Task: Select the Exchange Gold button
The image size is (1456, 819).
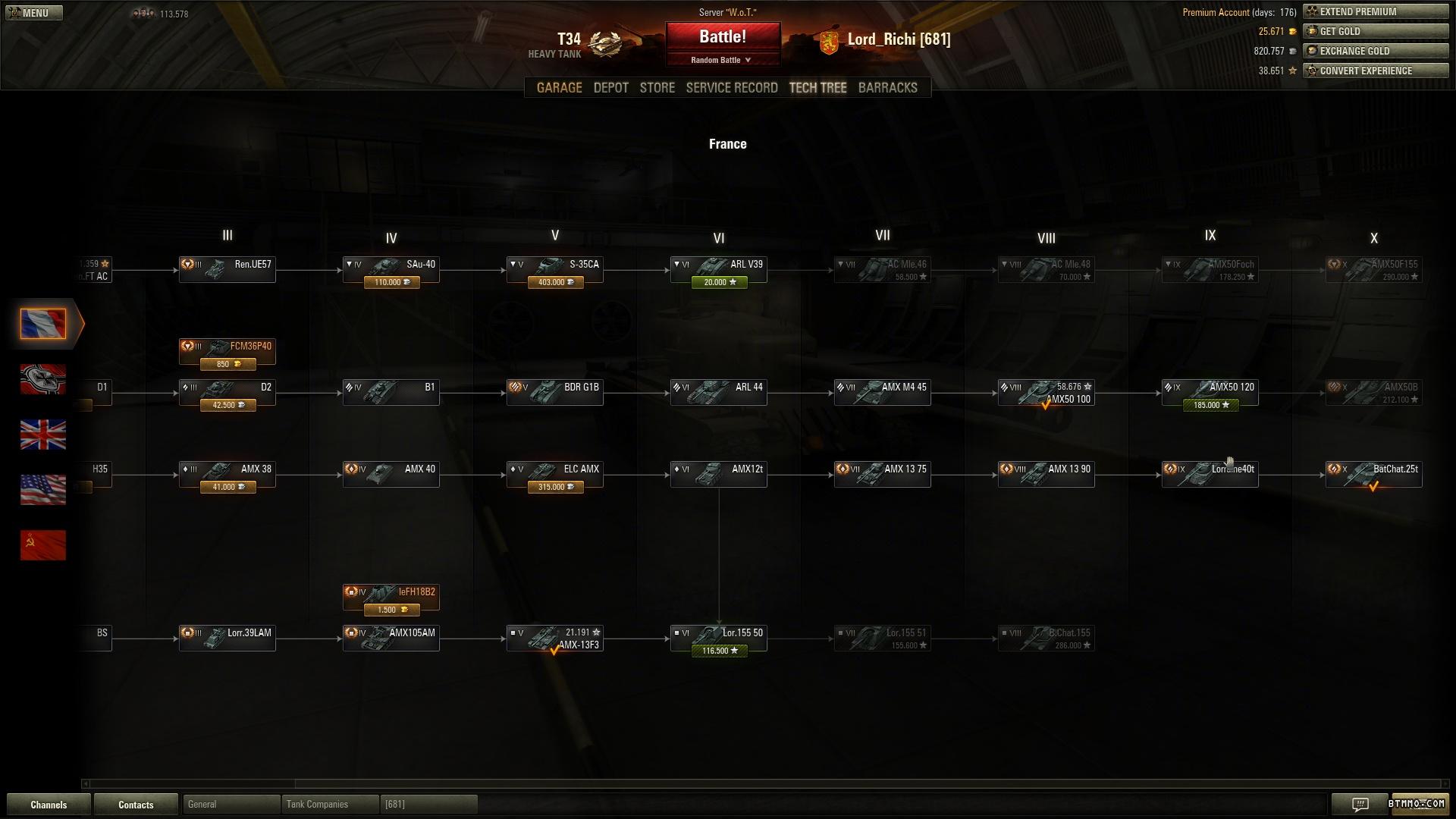Action: pos(1375,52)
